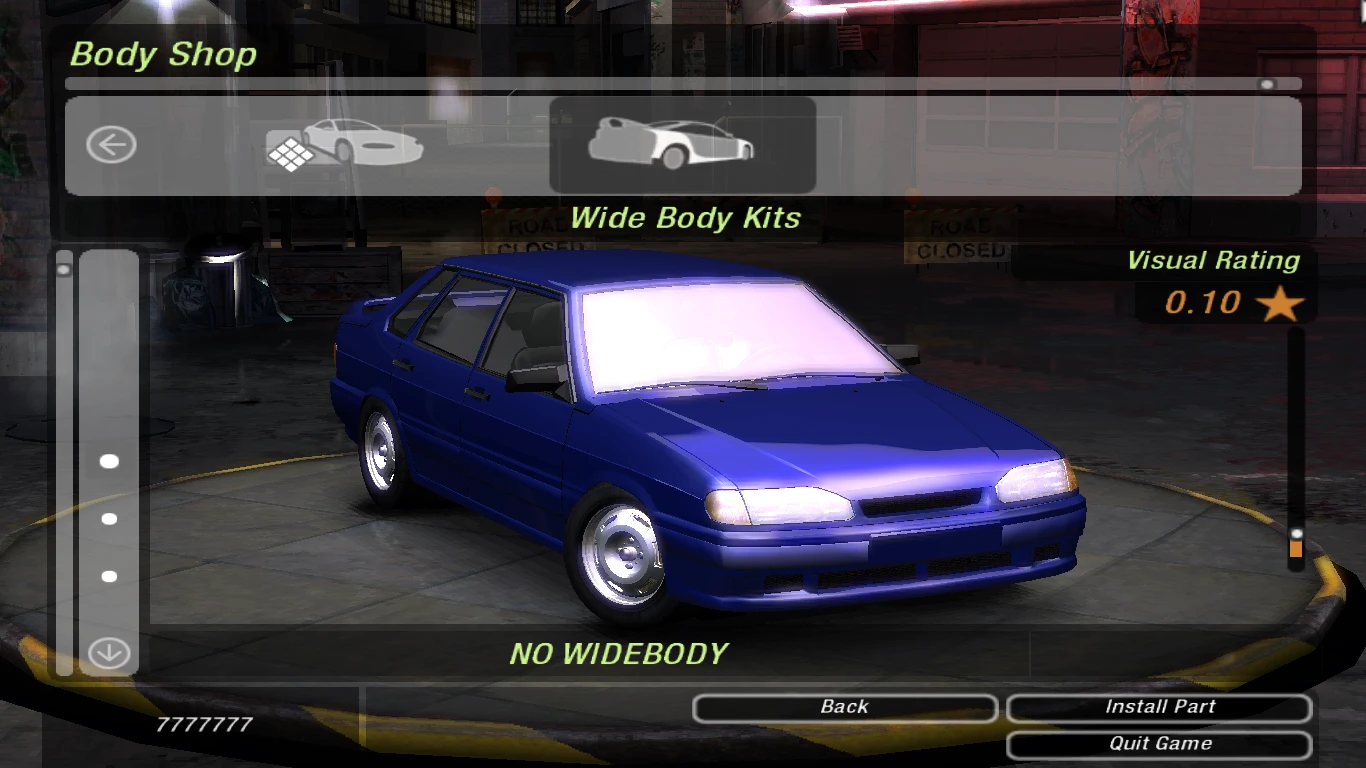
Task: Select the middle dot option in the parts list
Action: pos(107,518)
